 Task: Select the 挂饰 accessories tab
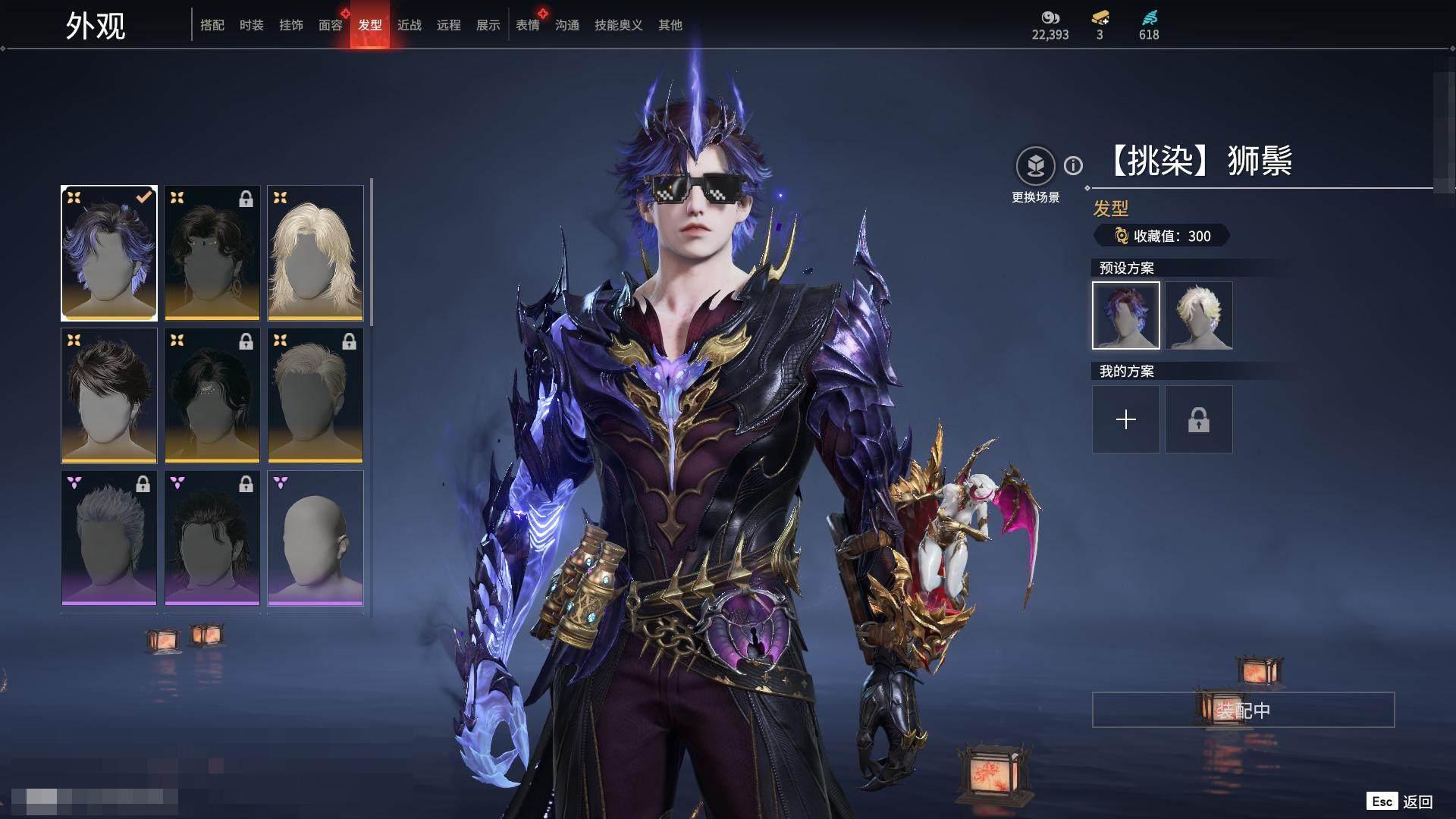[291, 25]
